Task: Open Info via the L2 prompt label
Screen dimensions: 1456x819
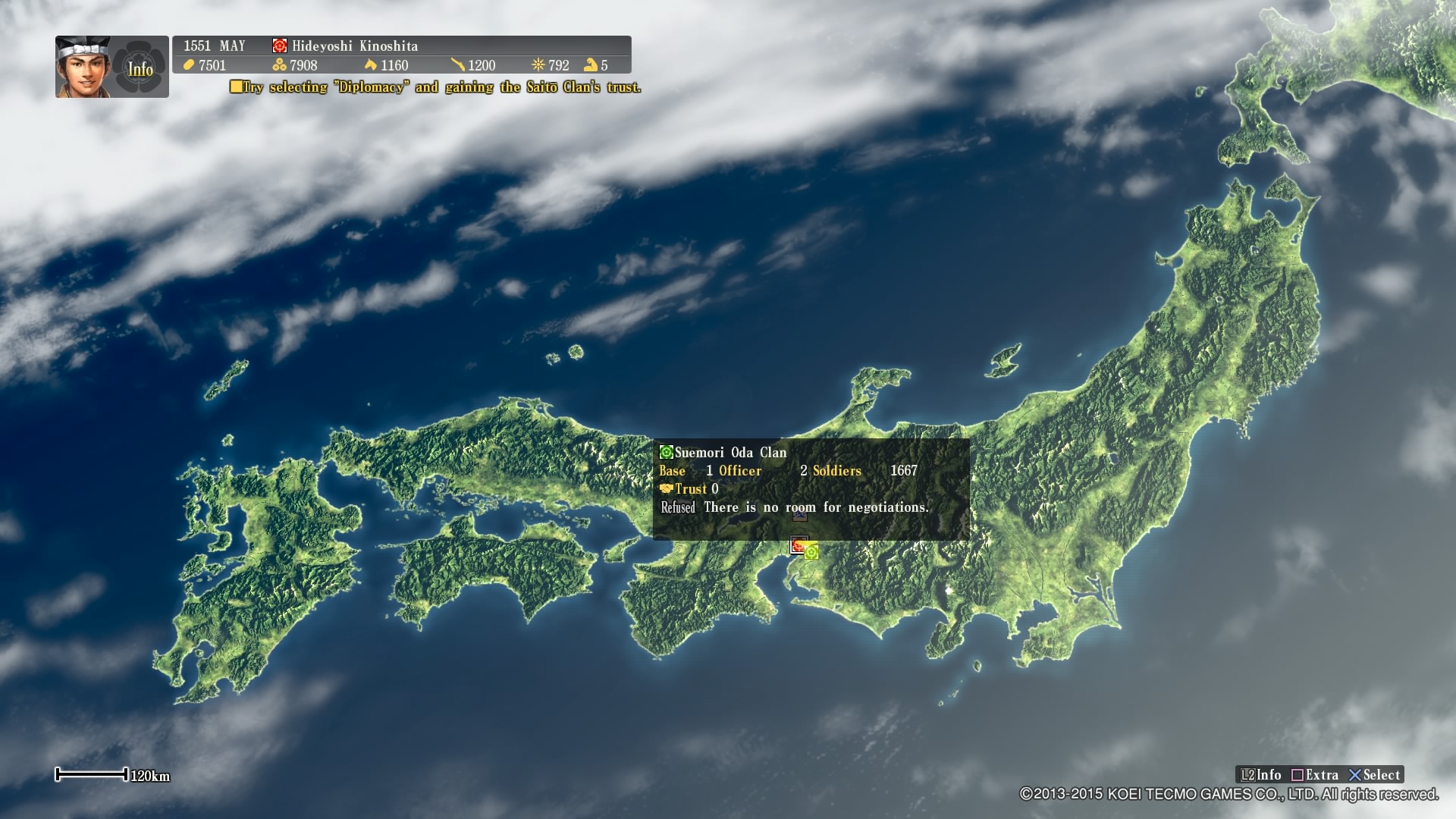Action: click(x=1260, y=775)
